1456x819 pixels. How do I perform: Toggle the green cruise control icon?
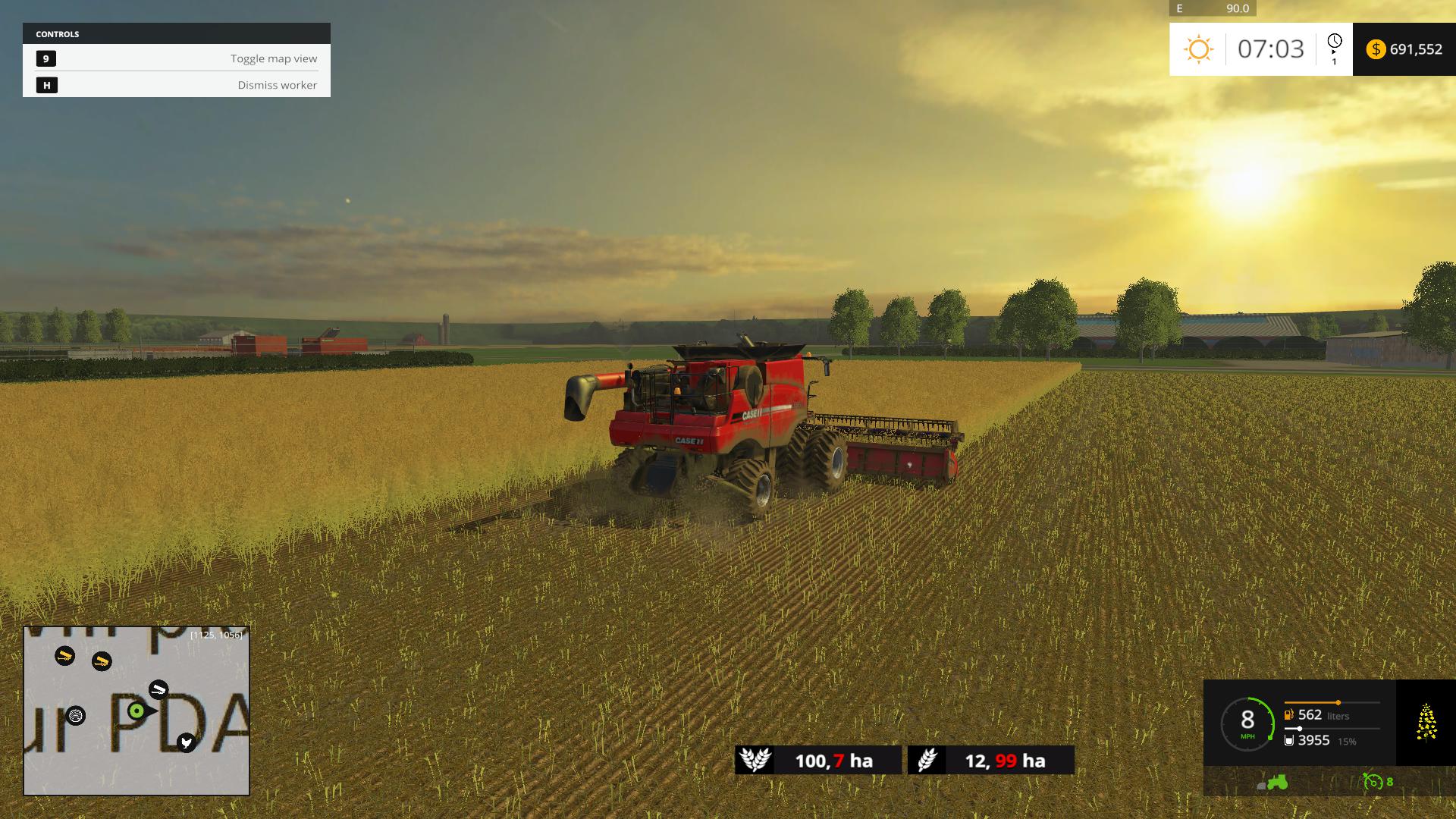coord(1373,782)
